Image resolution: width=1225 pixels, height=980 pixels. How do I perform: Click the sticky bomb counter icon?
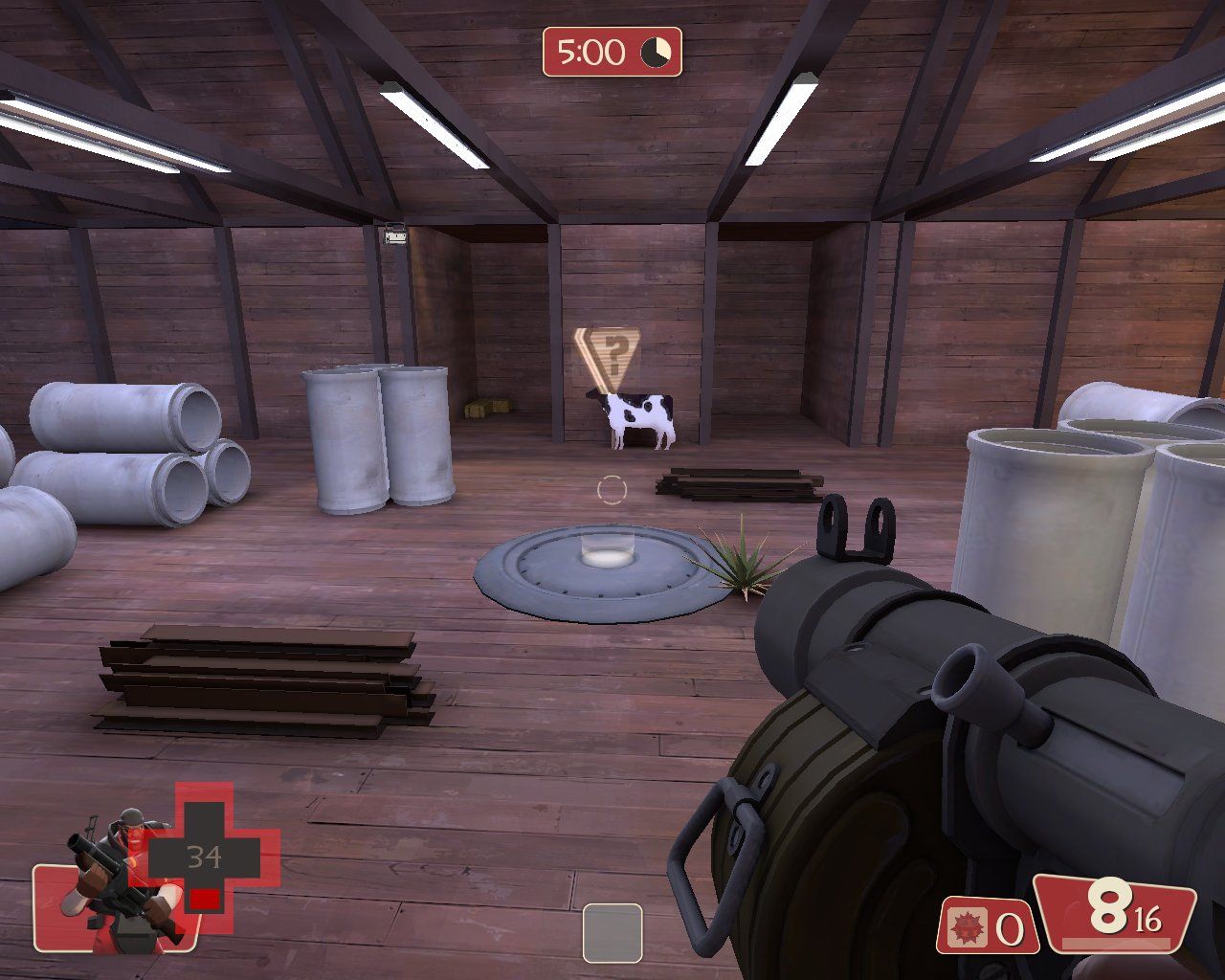point(969,926)
